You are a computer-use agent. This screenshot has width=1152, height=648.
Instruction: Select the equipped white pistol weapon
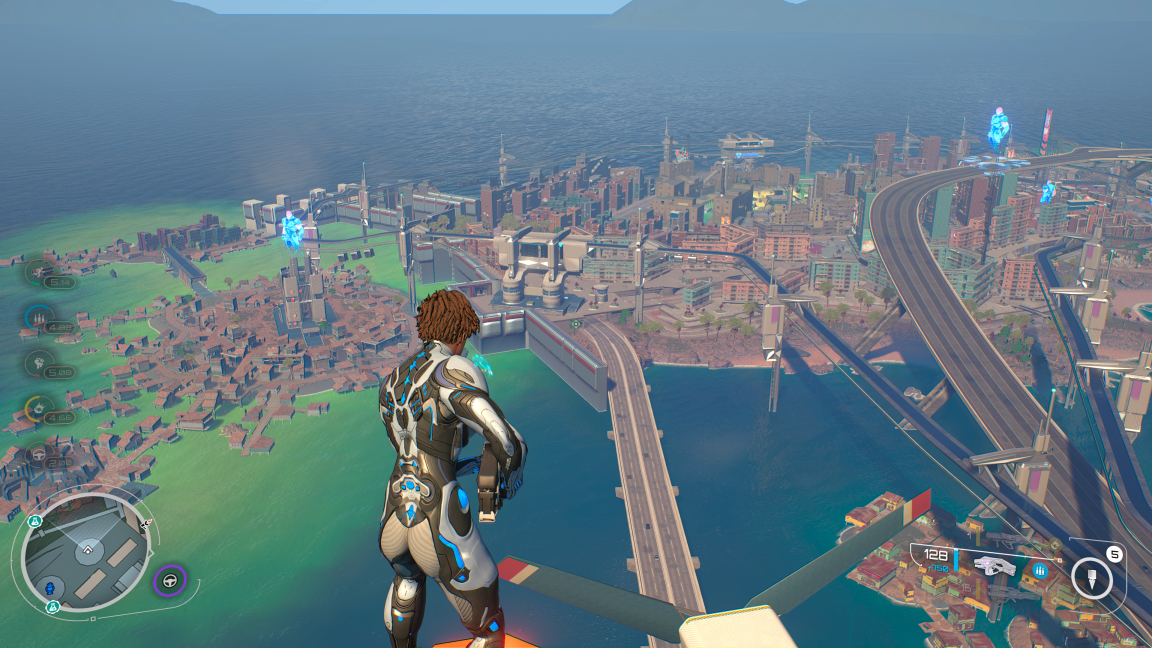click(994, 566)
